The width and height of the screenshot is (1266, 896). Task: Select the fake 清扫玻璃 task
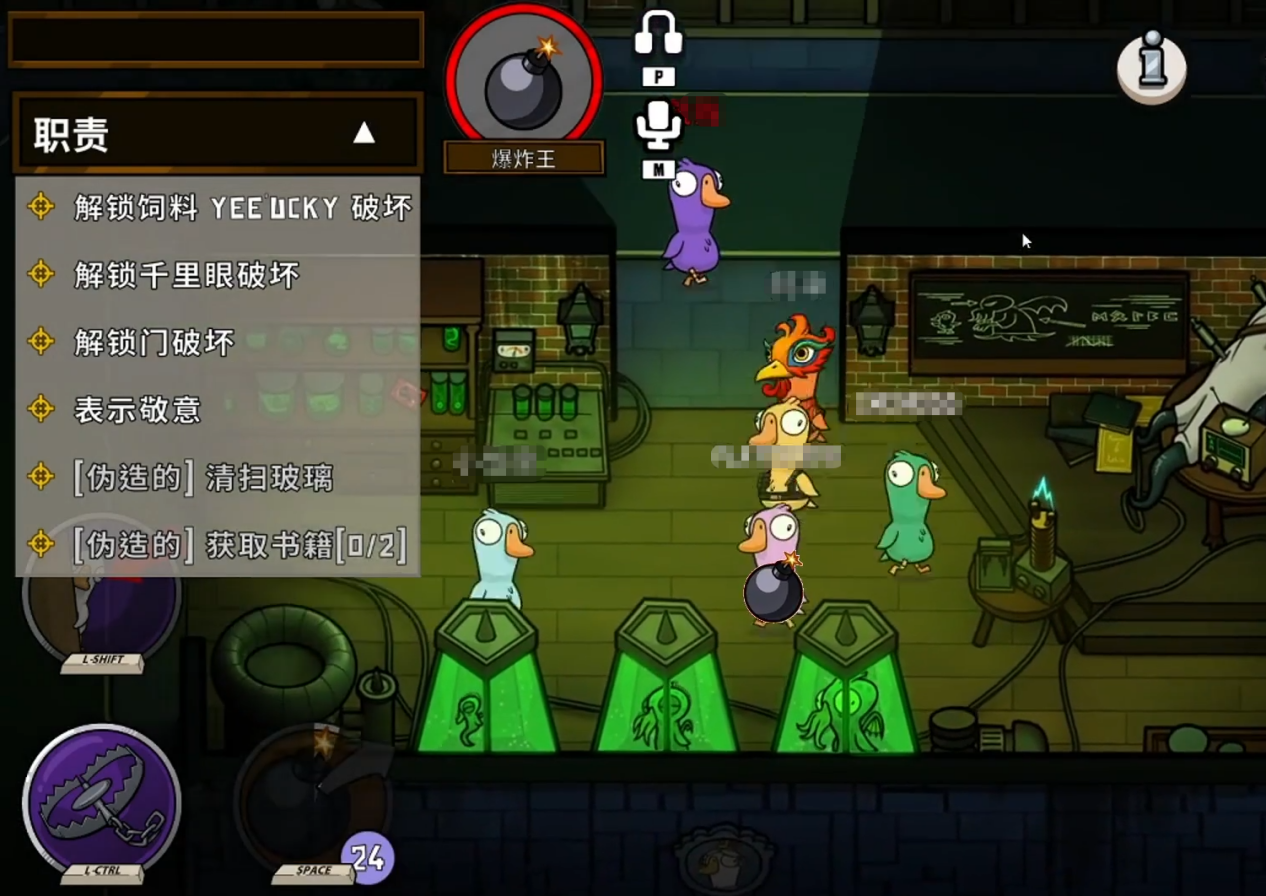point(202,477)
